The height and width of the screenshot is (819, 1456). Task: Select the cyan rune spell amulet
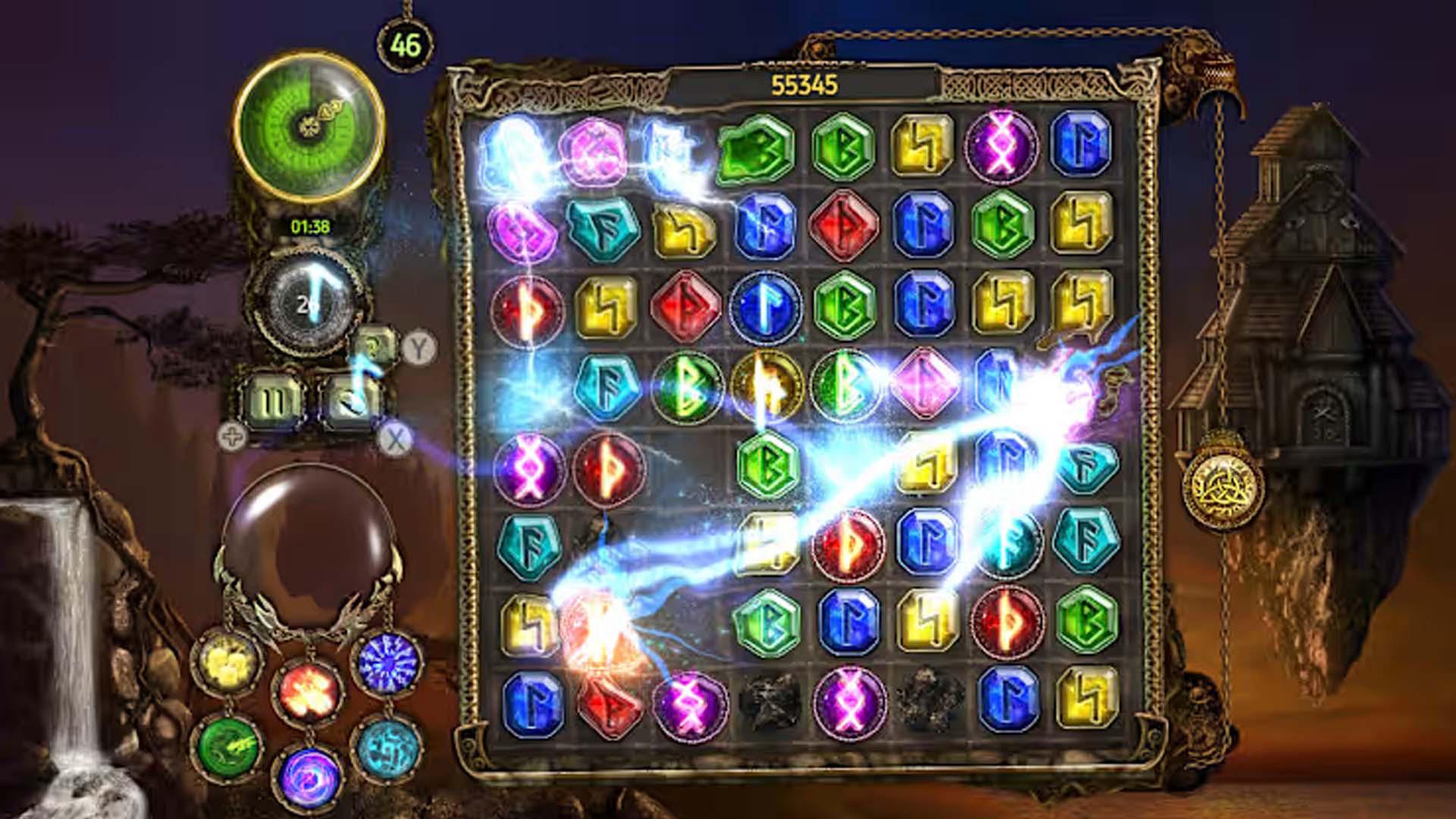click(x=388, y=751)
